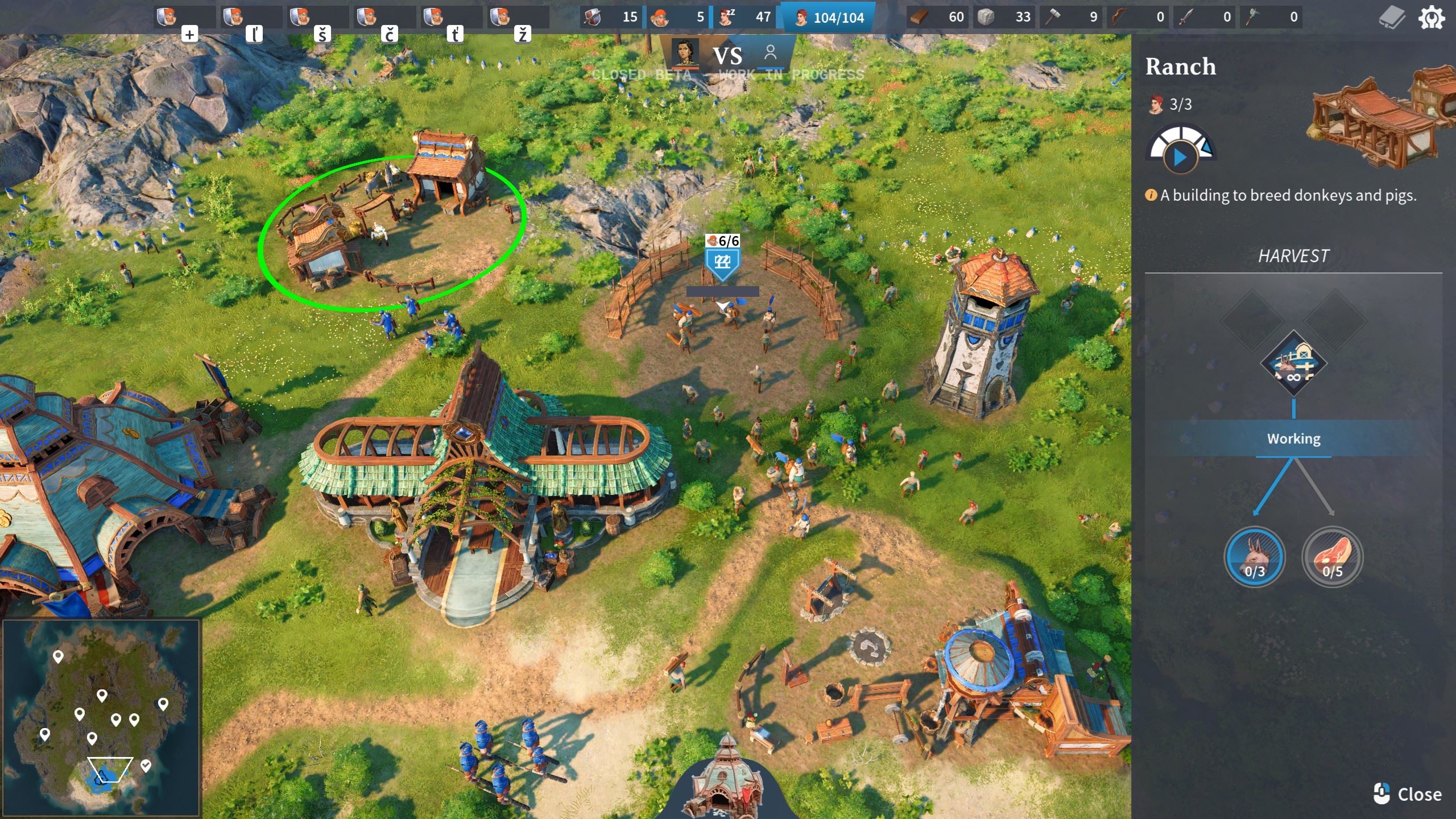Select the army group slot marked č
The image size is (1456, 819).
[383, 19]
